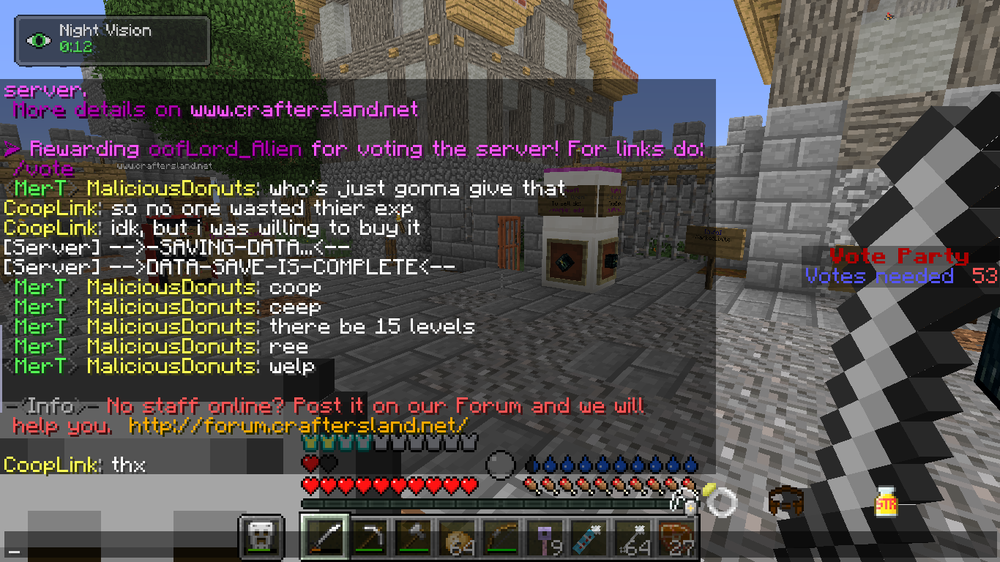The image size is (1000, 562).
Task: Select the hotbar stack of 27
Action: coord(681,538)
